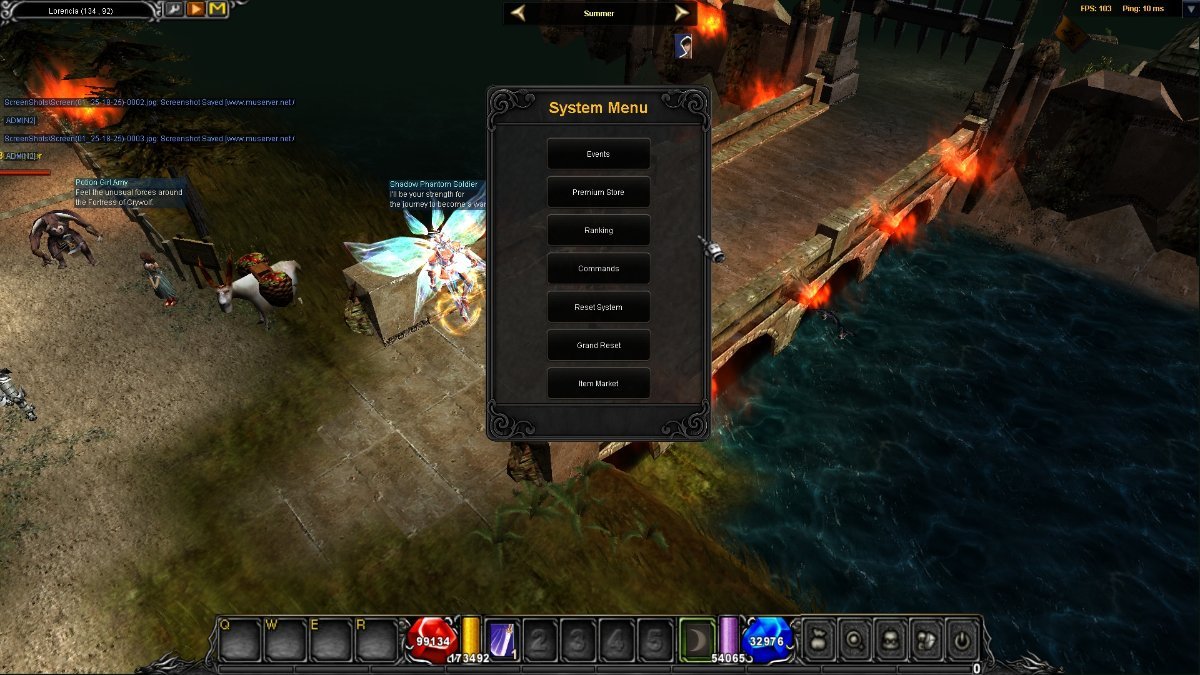Switch to the next season with right arrow

click(682, 13)
